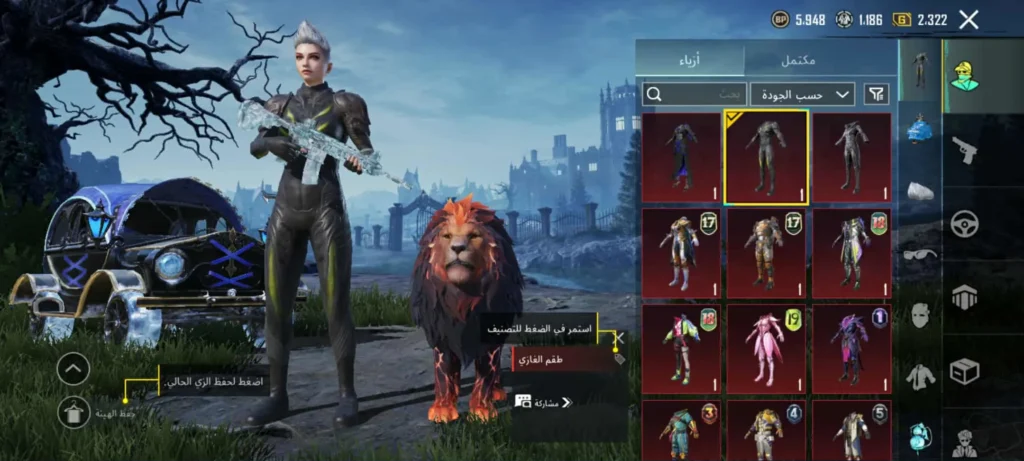Click the مشاركة share button
Screen dimensions: 1024x461
point(544,402)
